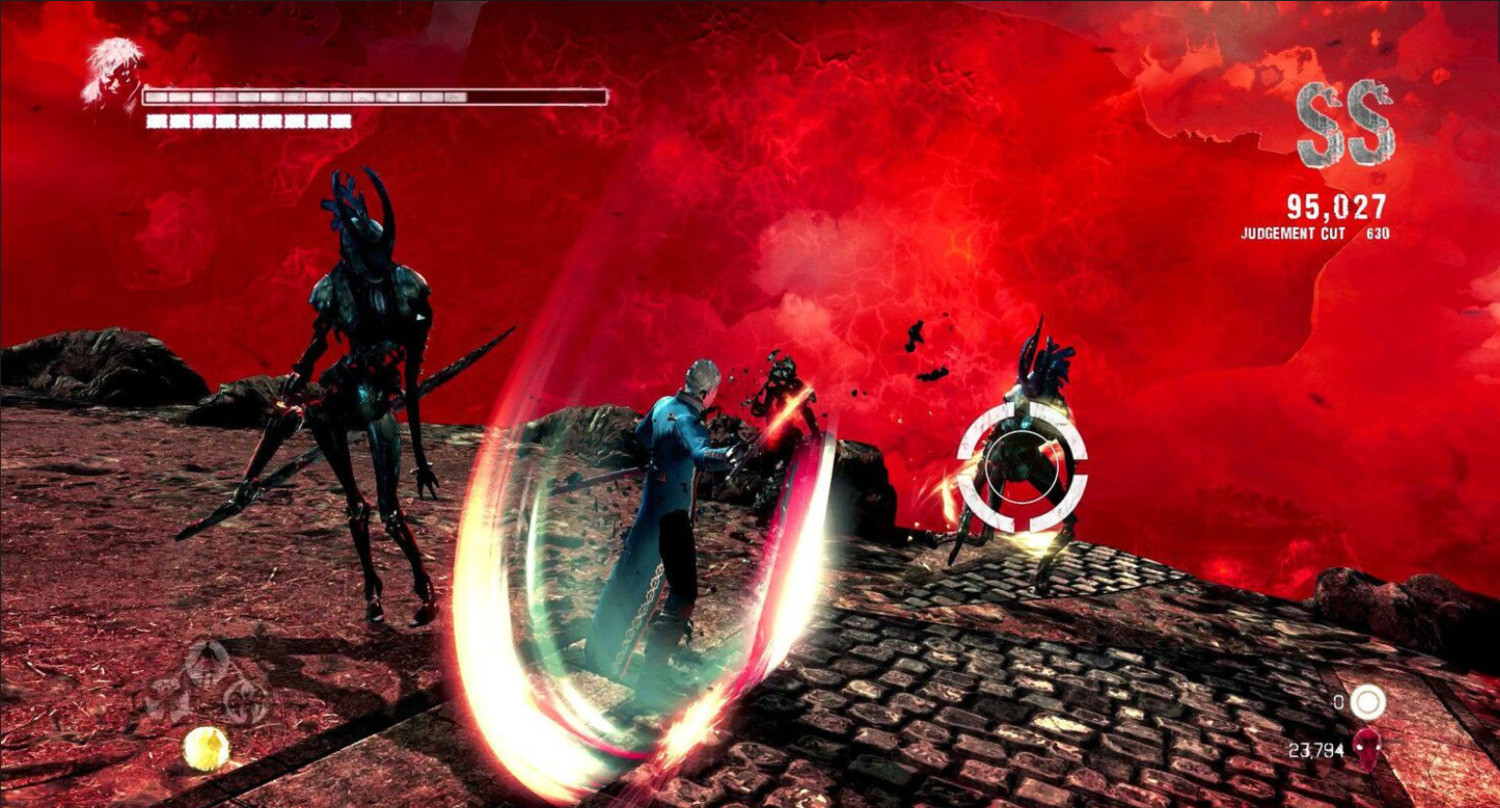Viewport: 1500px width, 808px height.
Task: Click the white lock-on reticle on the enemy
Action: point(1021,469)
